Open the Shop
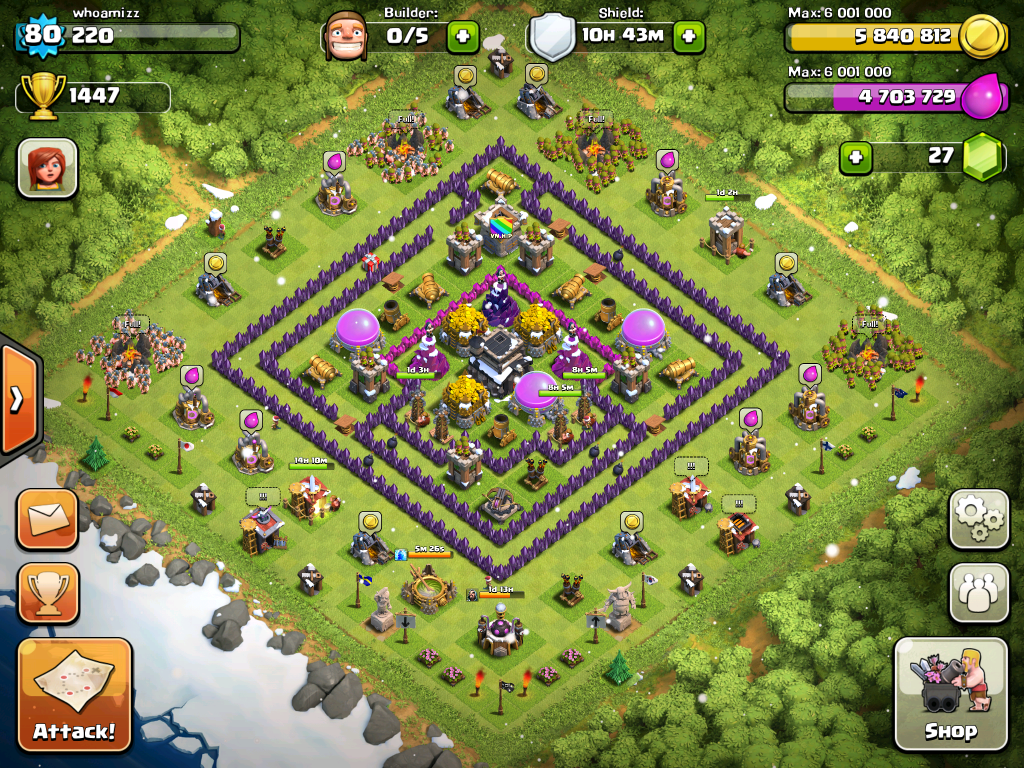Viewport: 1024px width, 768px height. click(950, 693)
